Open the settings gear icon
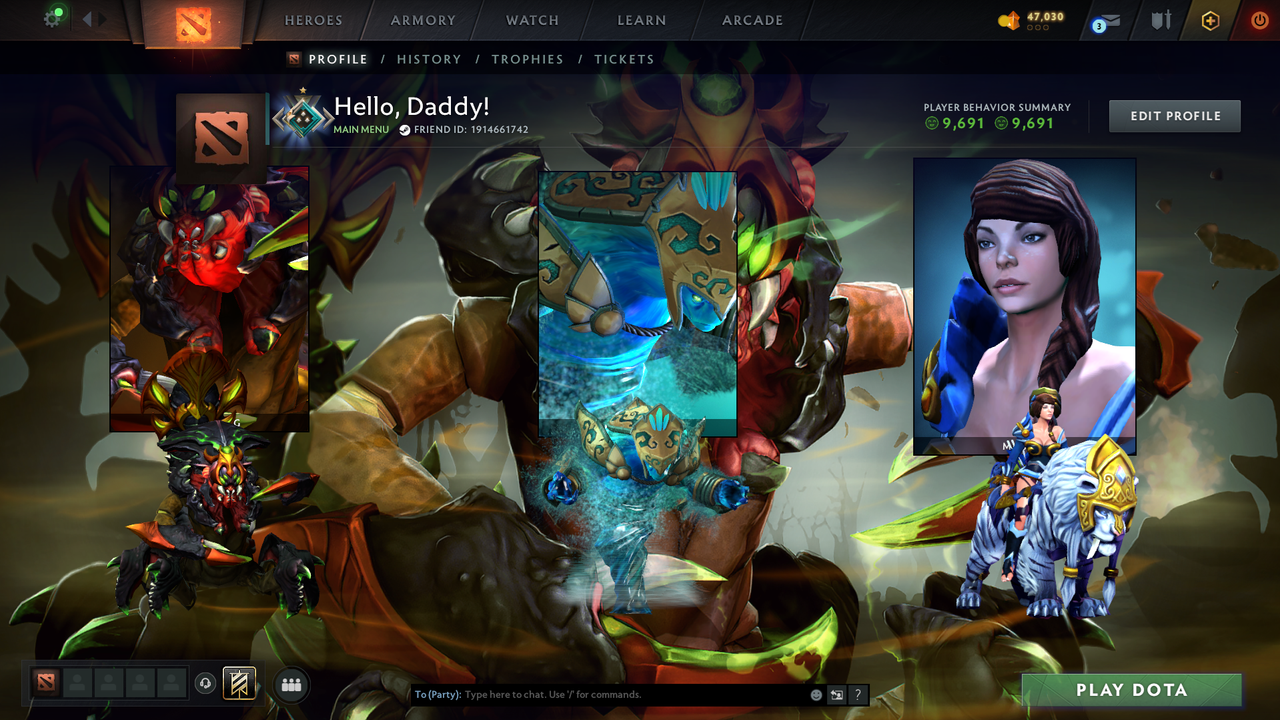1280x720 pixels. point(54,17)
